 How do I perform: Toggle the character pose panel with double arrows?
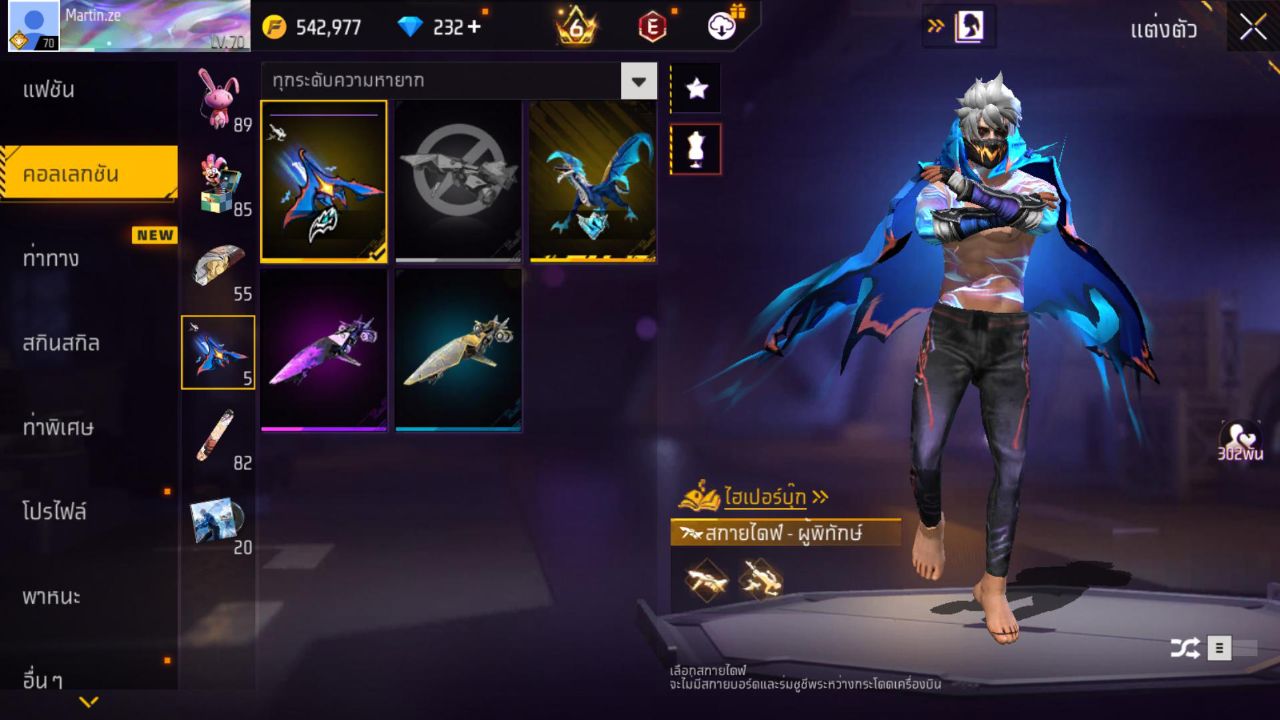958,27
